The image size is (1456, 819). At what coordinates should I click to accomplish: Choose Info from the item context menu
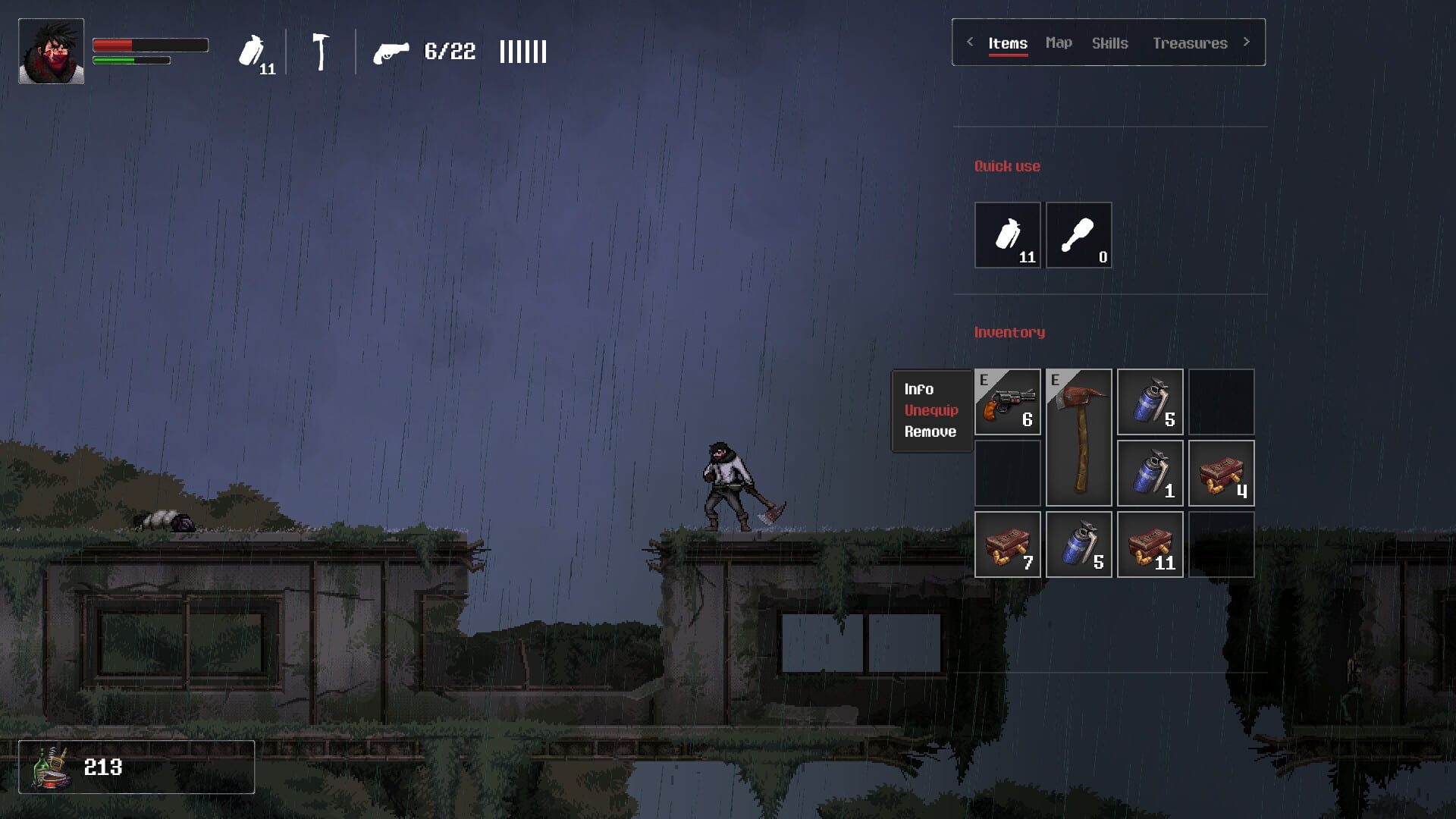point(920,388)
